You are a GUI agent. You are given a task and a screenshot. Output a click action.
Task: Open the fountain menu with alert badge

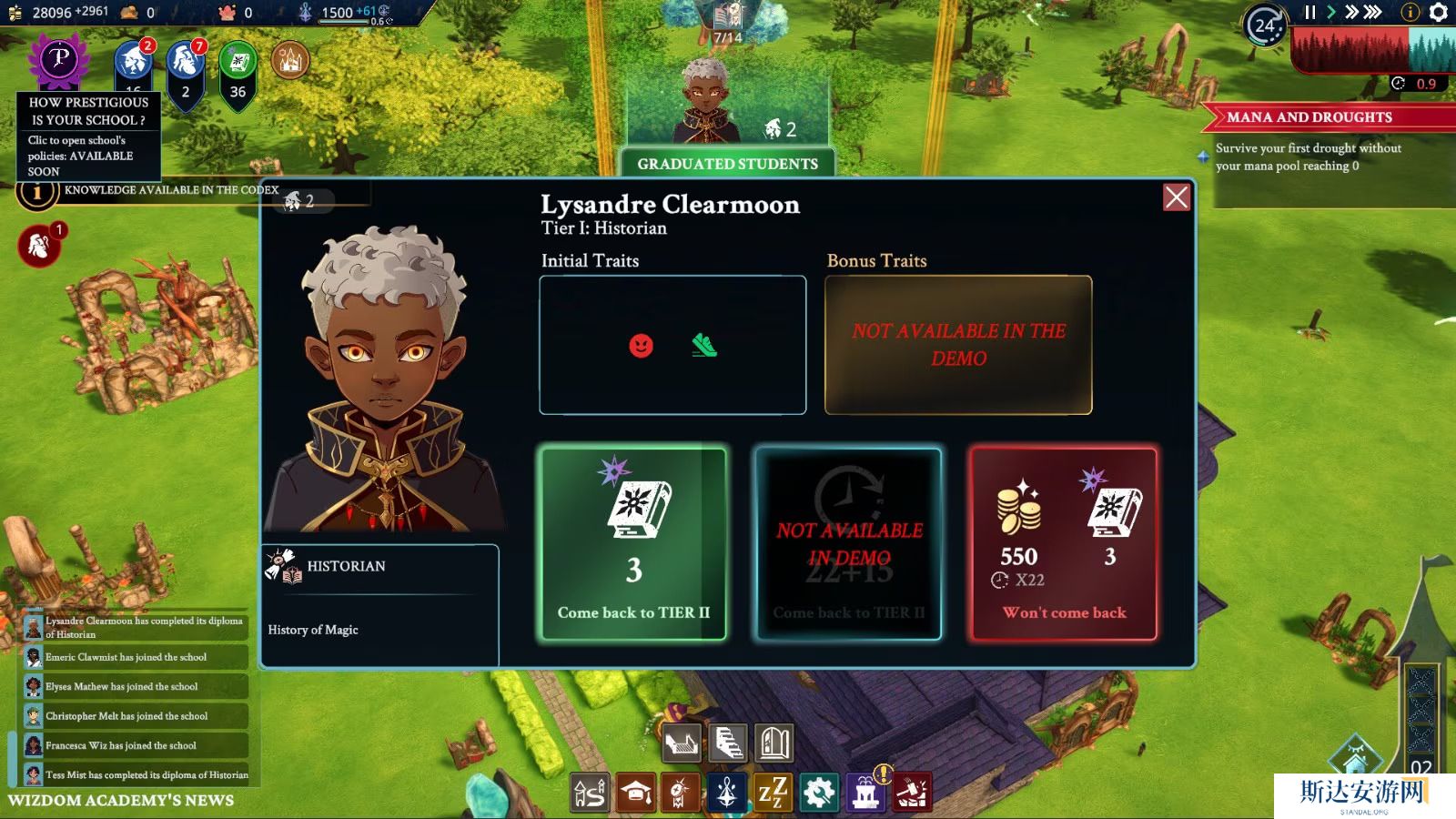click(865, 794)
